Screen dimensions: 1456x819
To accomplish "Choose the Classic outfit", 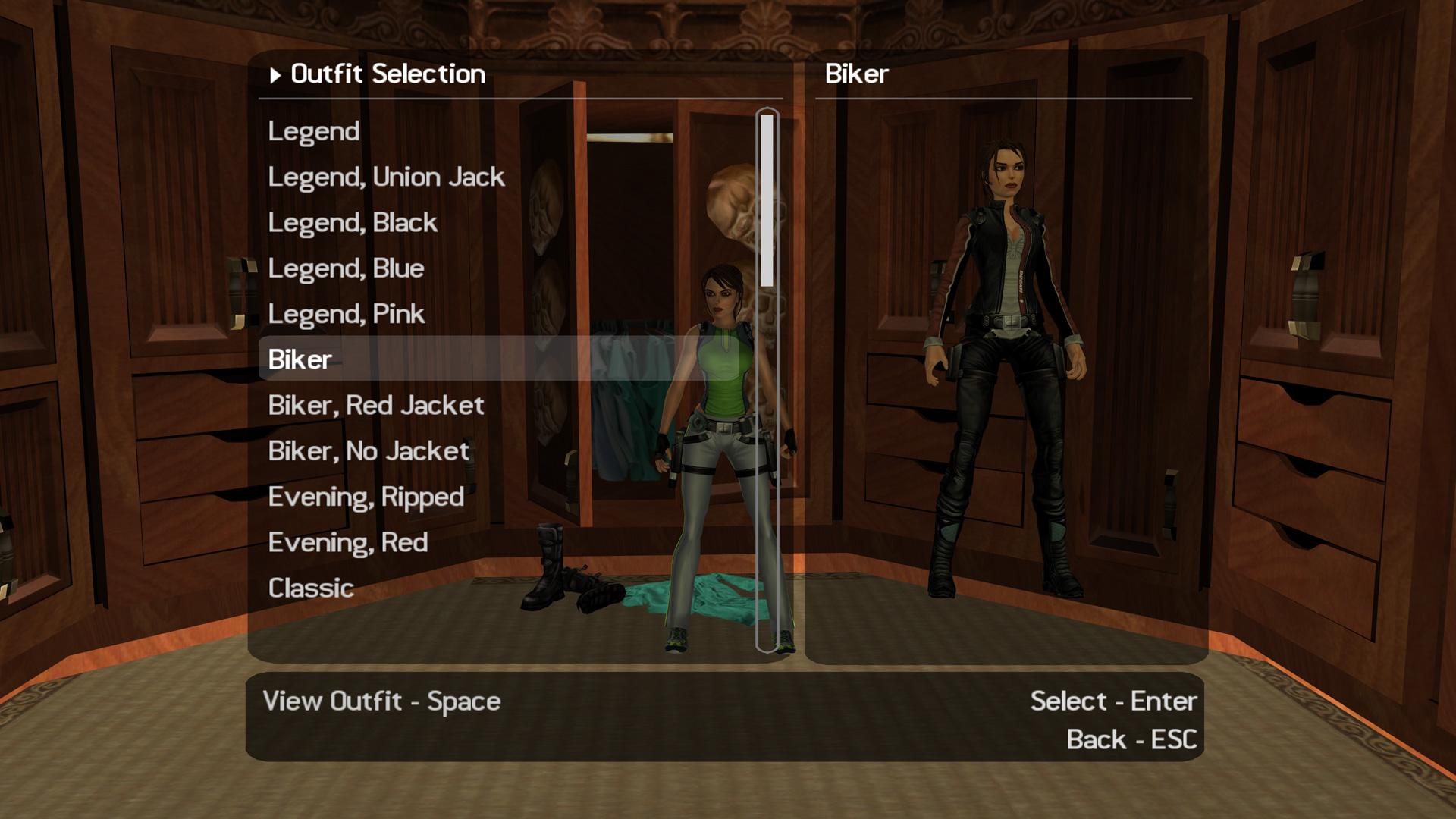I will 310,587.
